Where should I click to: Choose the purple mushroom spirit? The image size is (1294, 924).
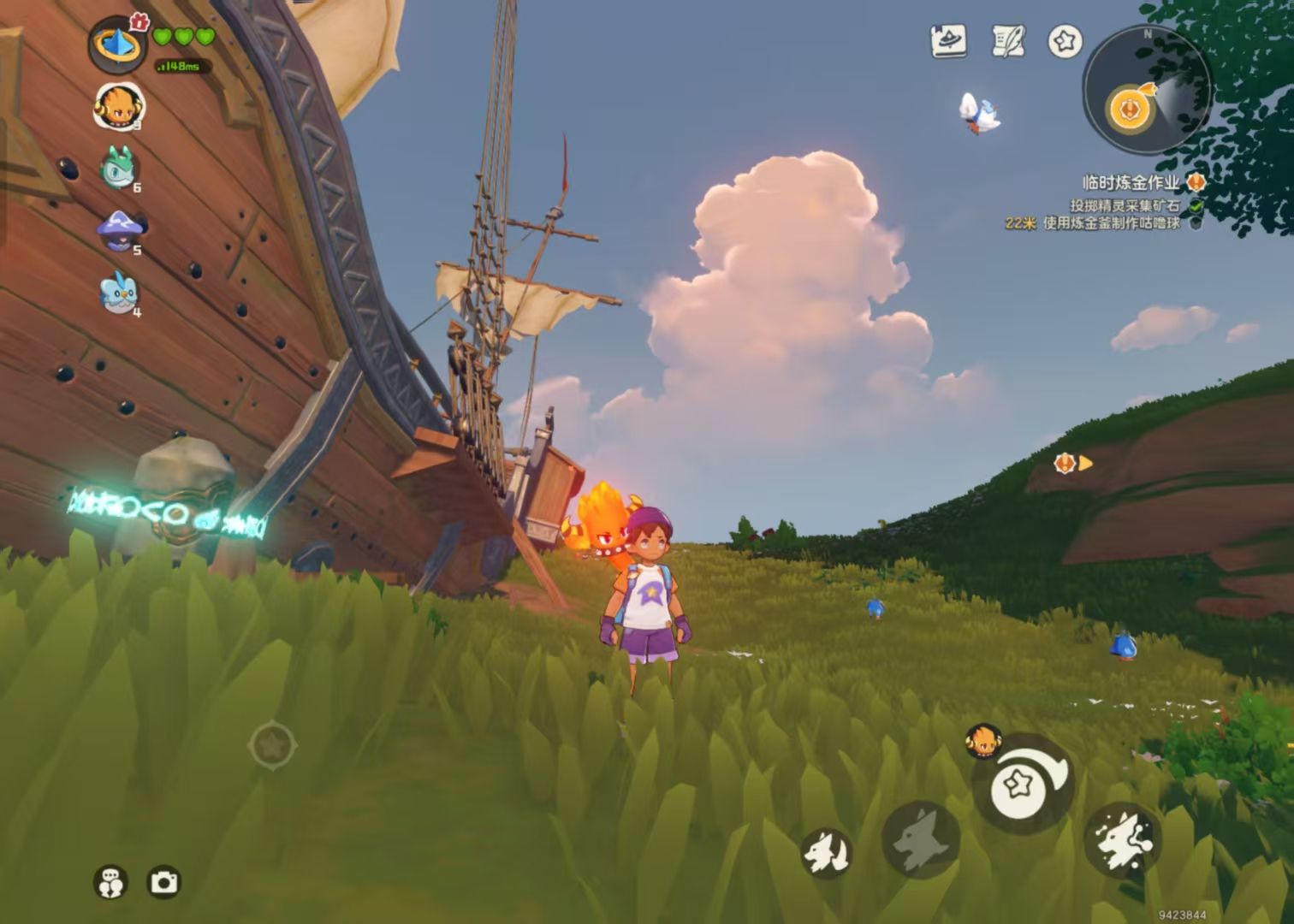[119, 232]
